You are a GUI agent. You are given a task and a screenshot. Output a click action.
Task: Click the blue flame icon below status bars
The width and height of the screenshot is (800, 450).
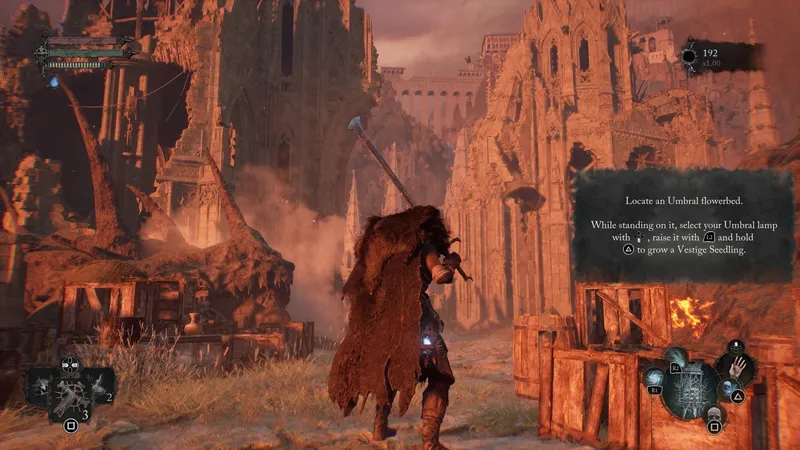point(53,81)
